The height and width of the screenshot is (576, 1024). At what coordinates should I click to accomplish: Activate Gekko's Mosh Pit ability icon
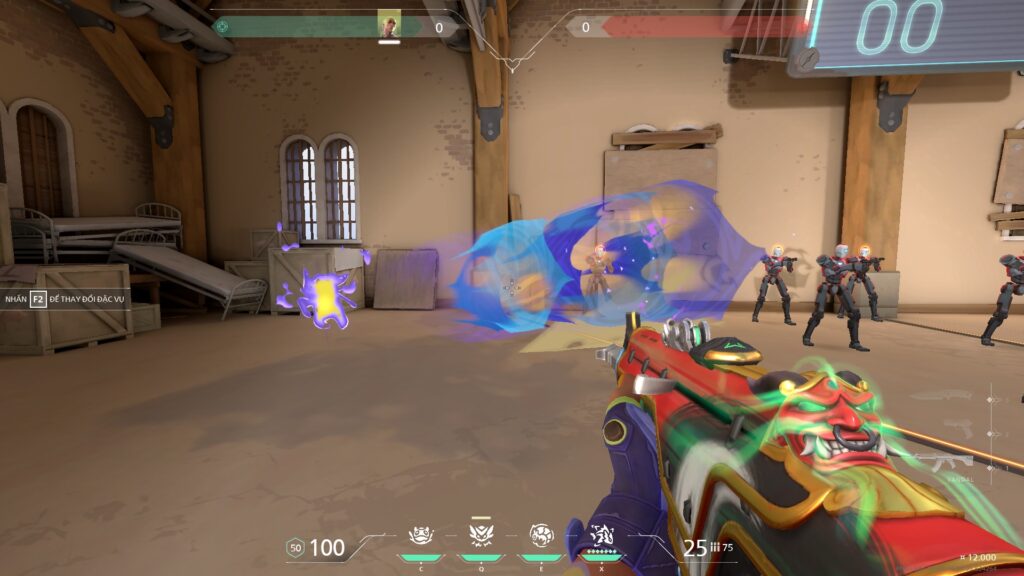(420, 536)
